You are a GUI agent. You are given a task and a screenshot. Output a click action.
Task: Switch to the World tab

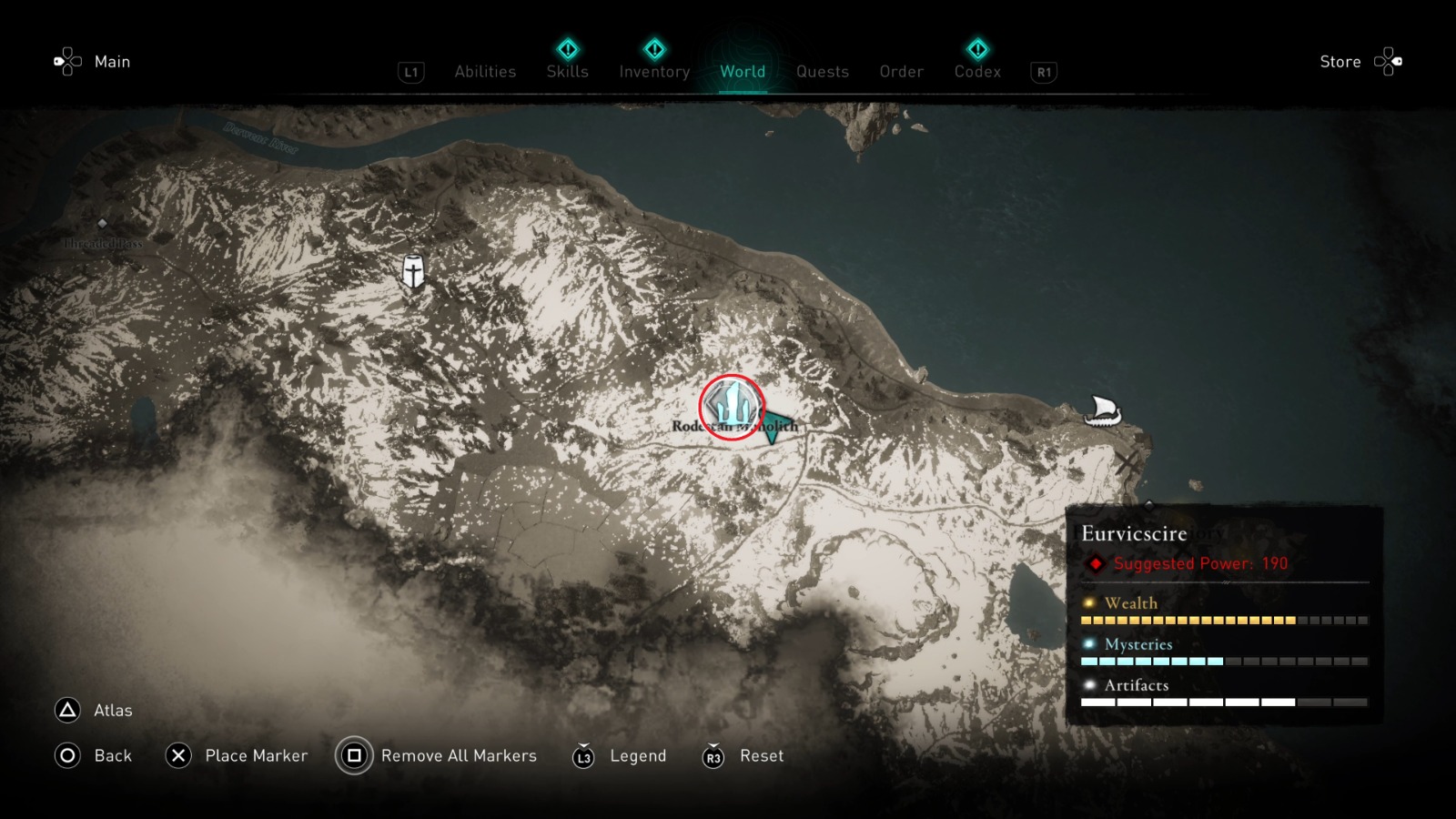pyautogui.click(x=743, y=72)
